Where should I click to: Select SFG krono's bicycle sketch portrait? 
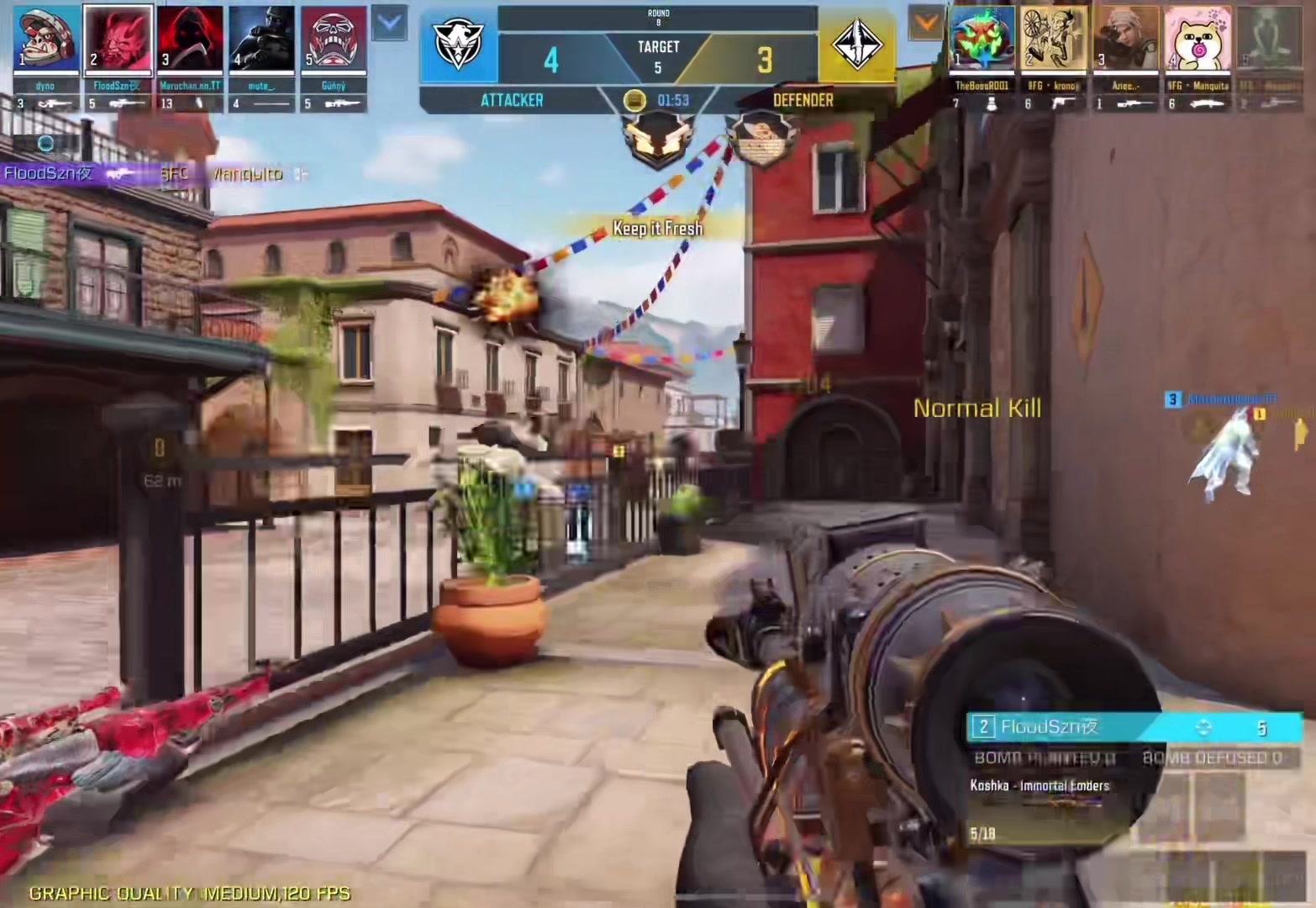click(1053, 40)
